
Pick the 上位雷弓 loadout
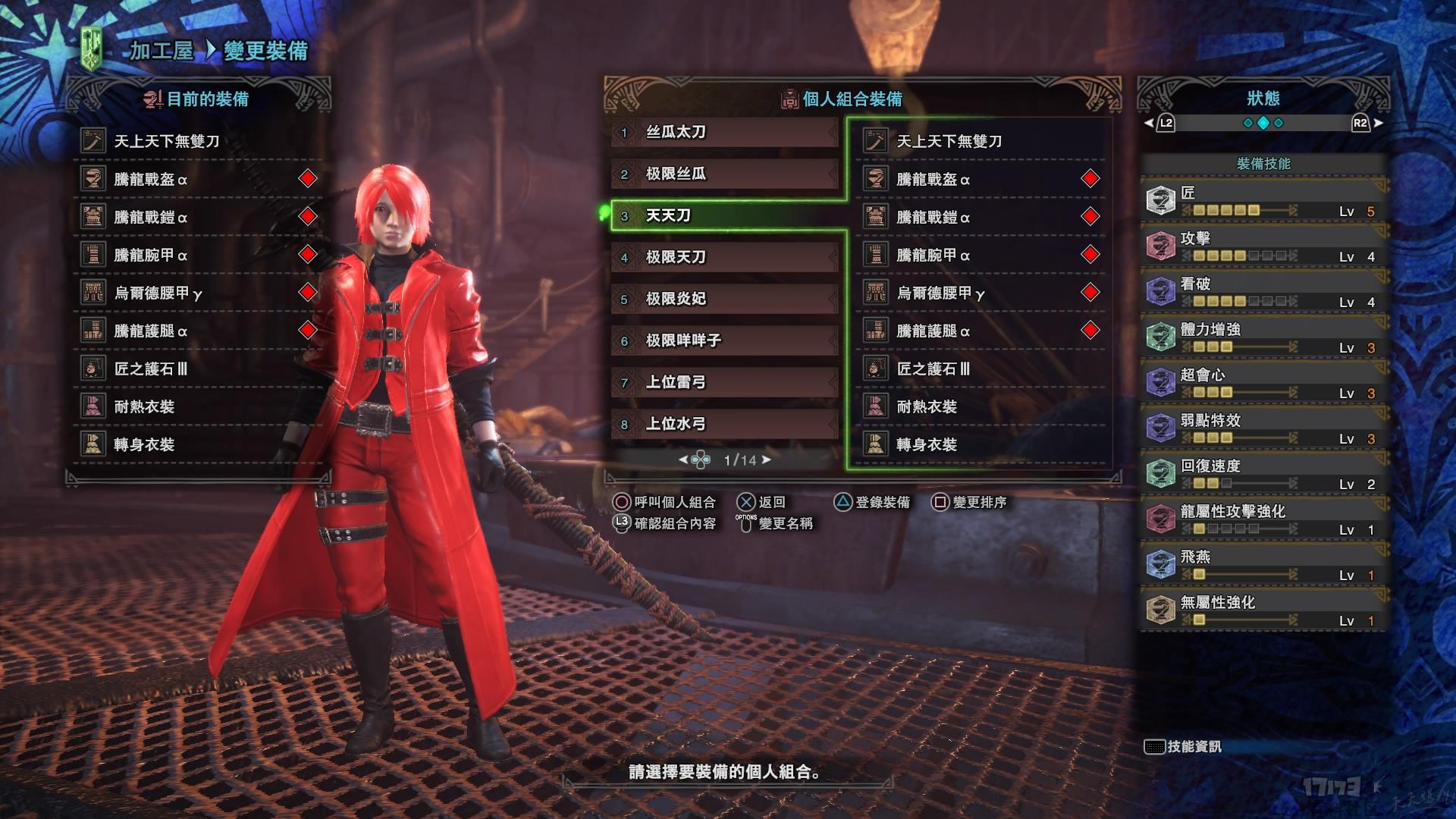pyautogui.click(x=724, y=382)
